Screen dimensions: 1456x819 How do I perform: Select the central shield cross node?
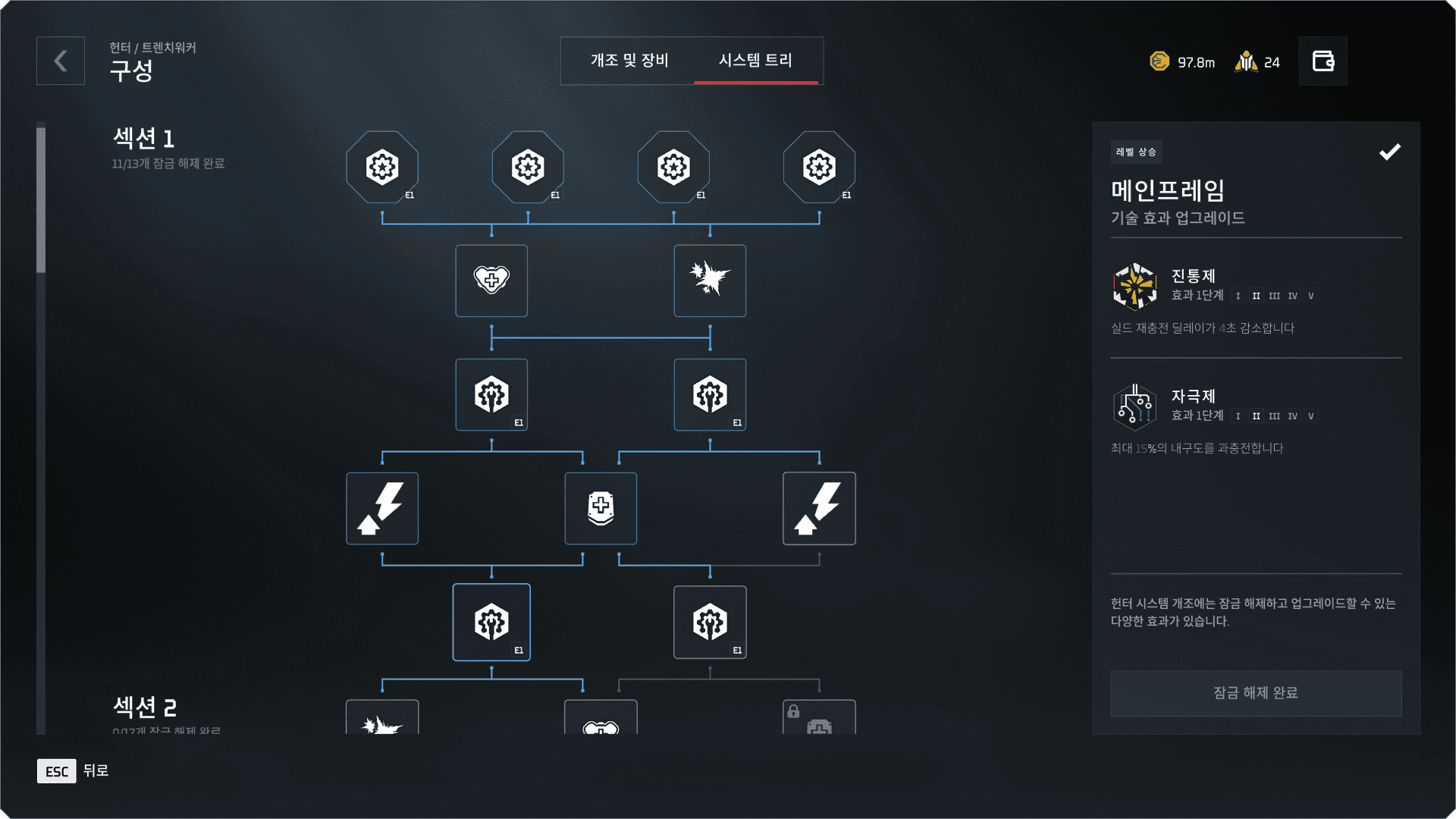pyautogui.click(x=601, y=508)
